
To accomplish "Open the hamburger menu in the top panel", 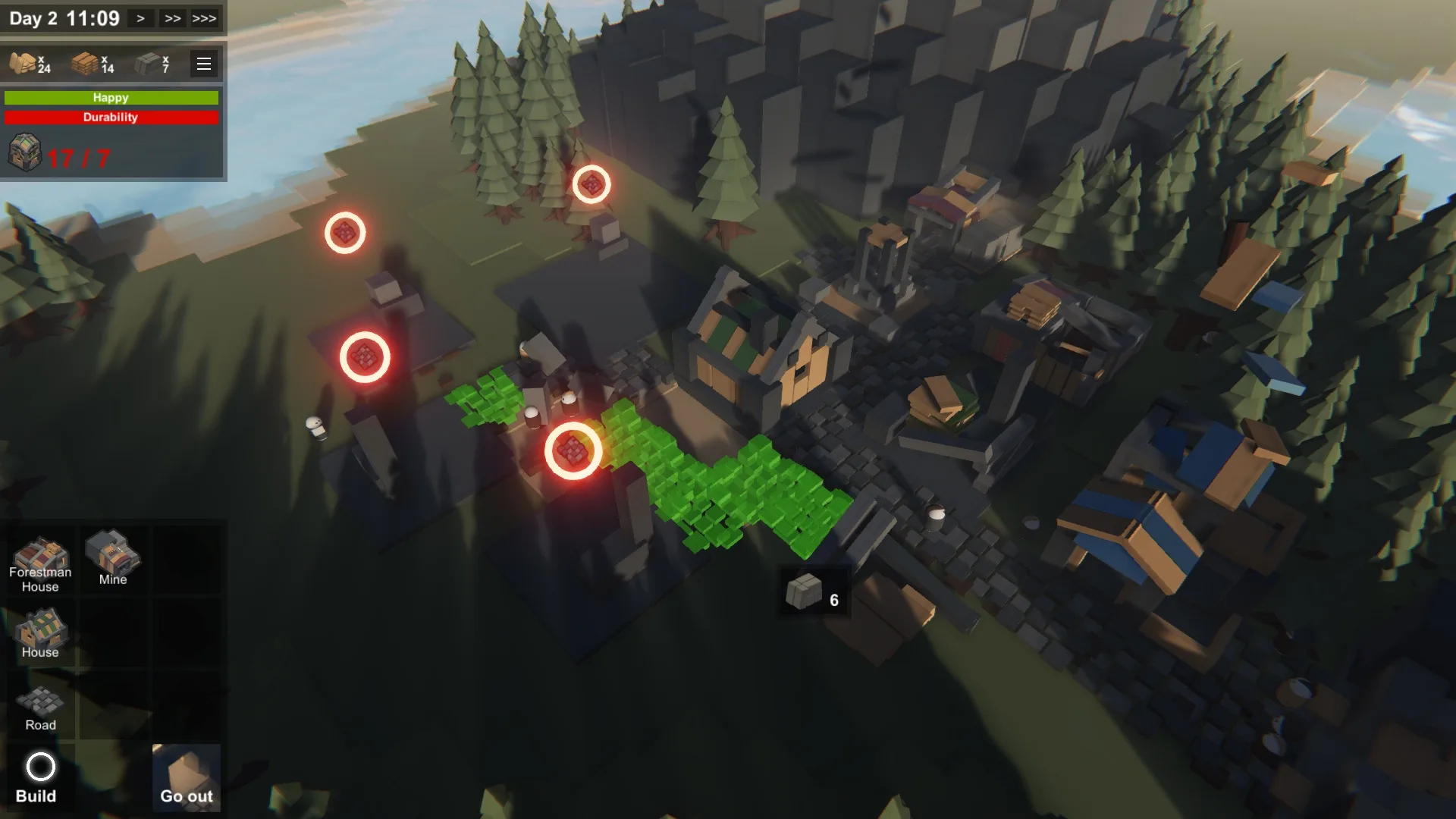I will (202, 64).
